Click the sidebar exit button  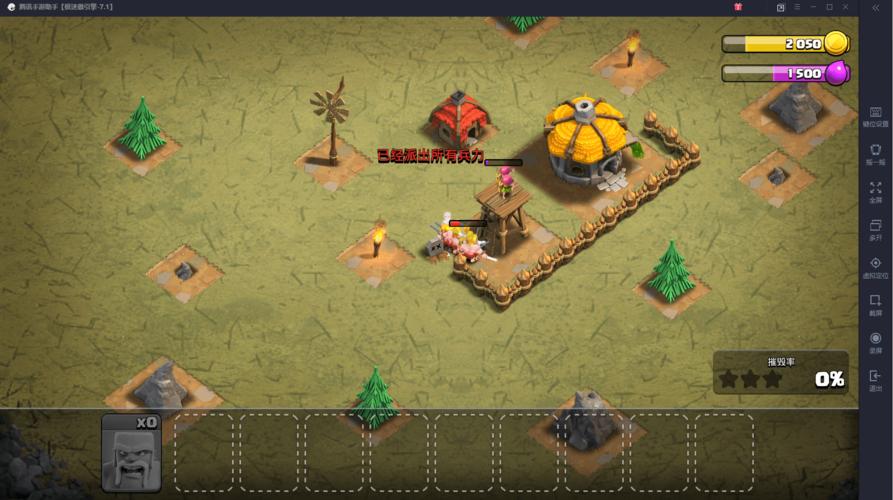coord(875,379)
